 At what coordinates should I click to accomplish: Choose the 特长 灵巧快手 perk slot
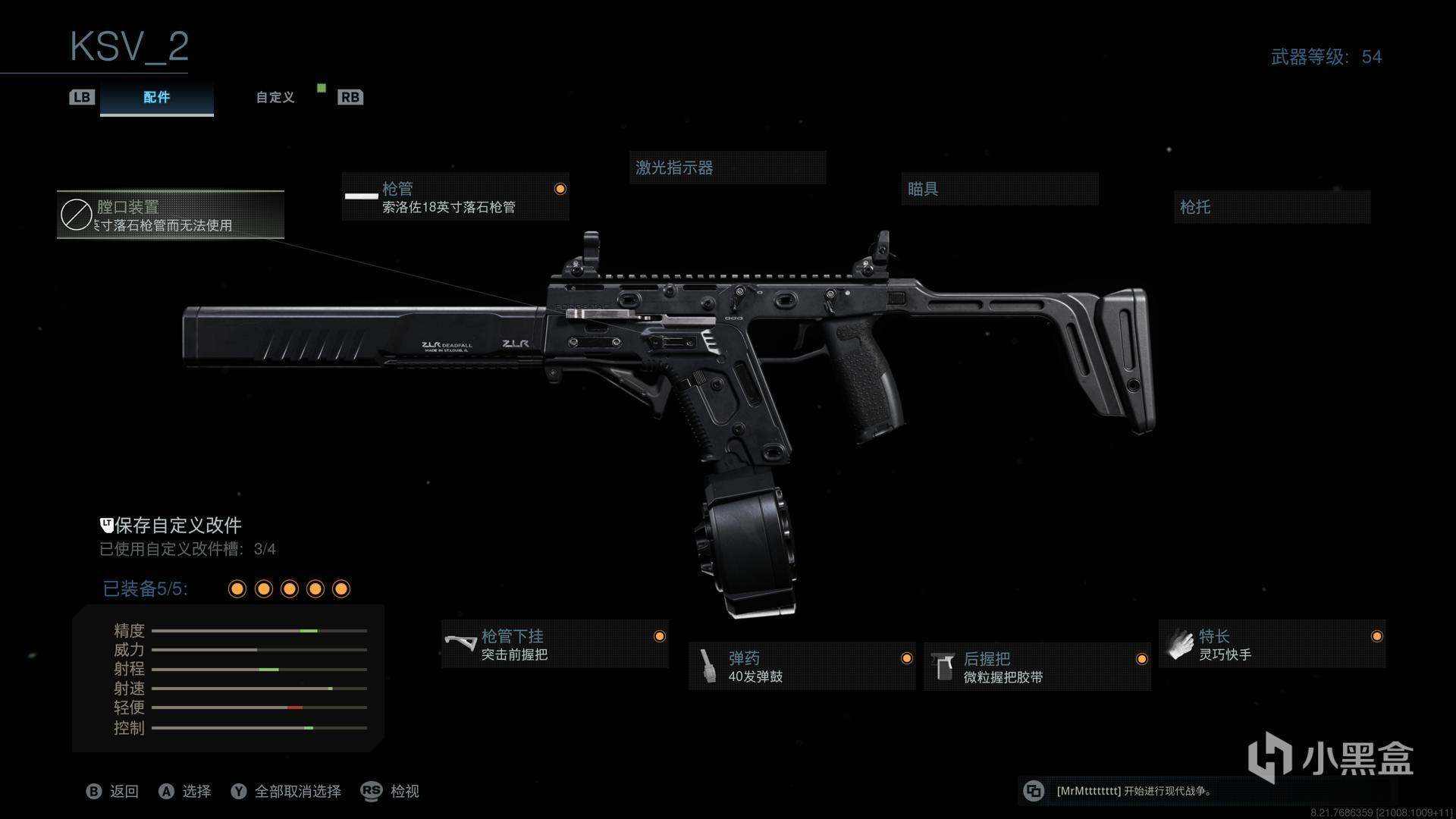pyautogui.click(x=1272, y=644)
